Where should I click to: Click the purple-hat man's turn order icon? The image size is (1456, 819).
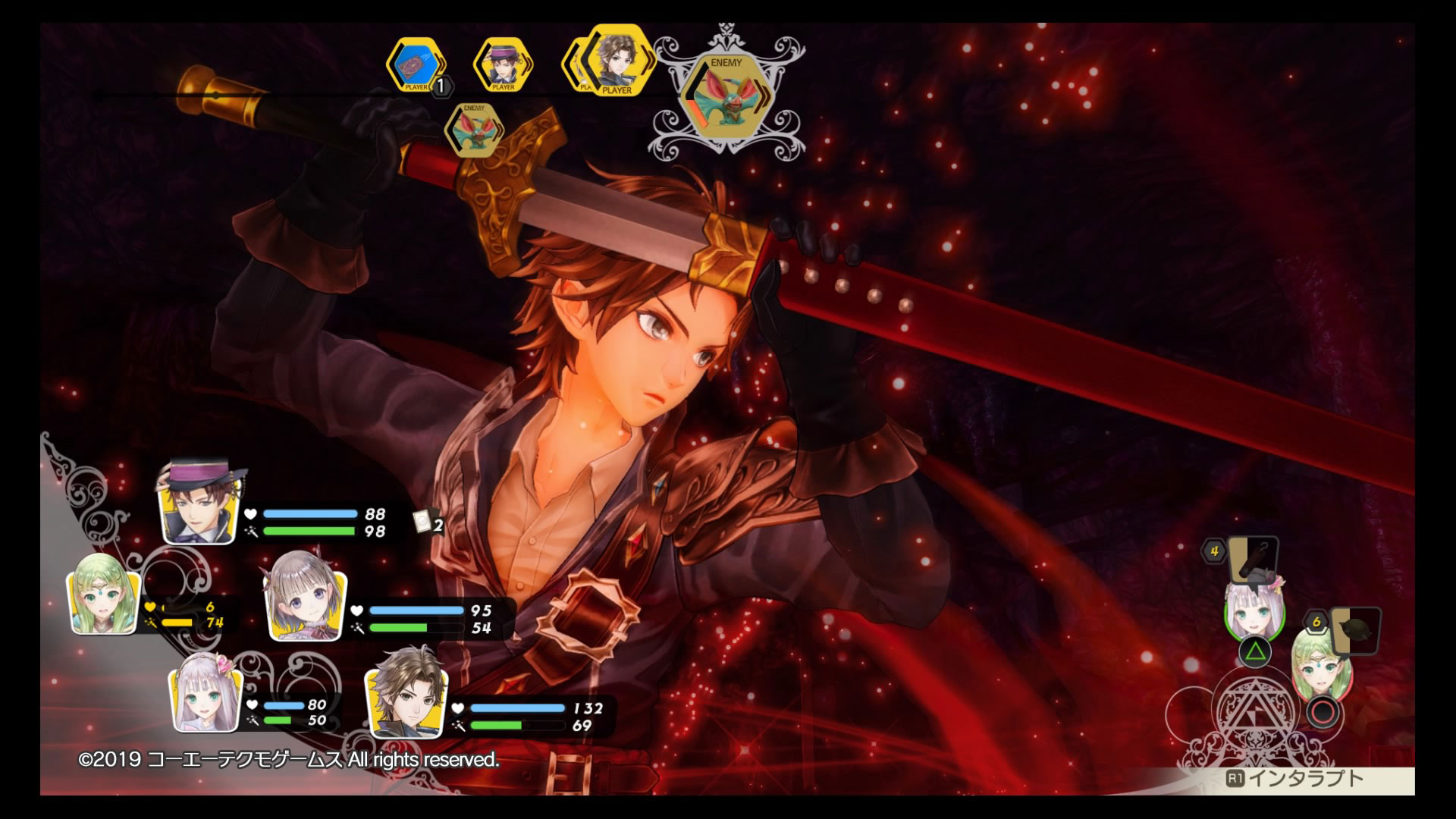click(x=502, y=65)
